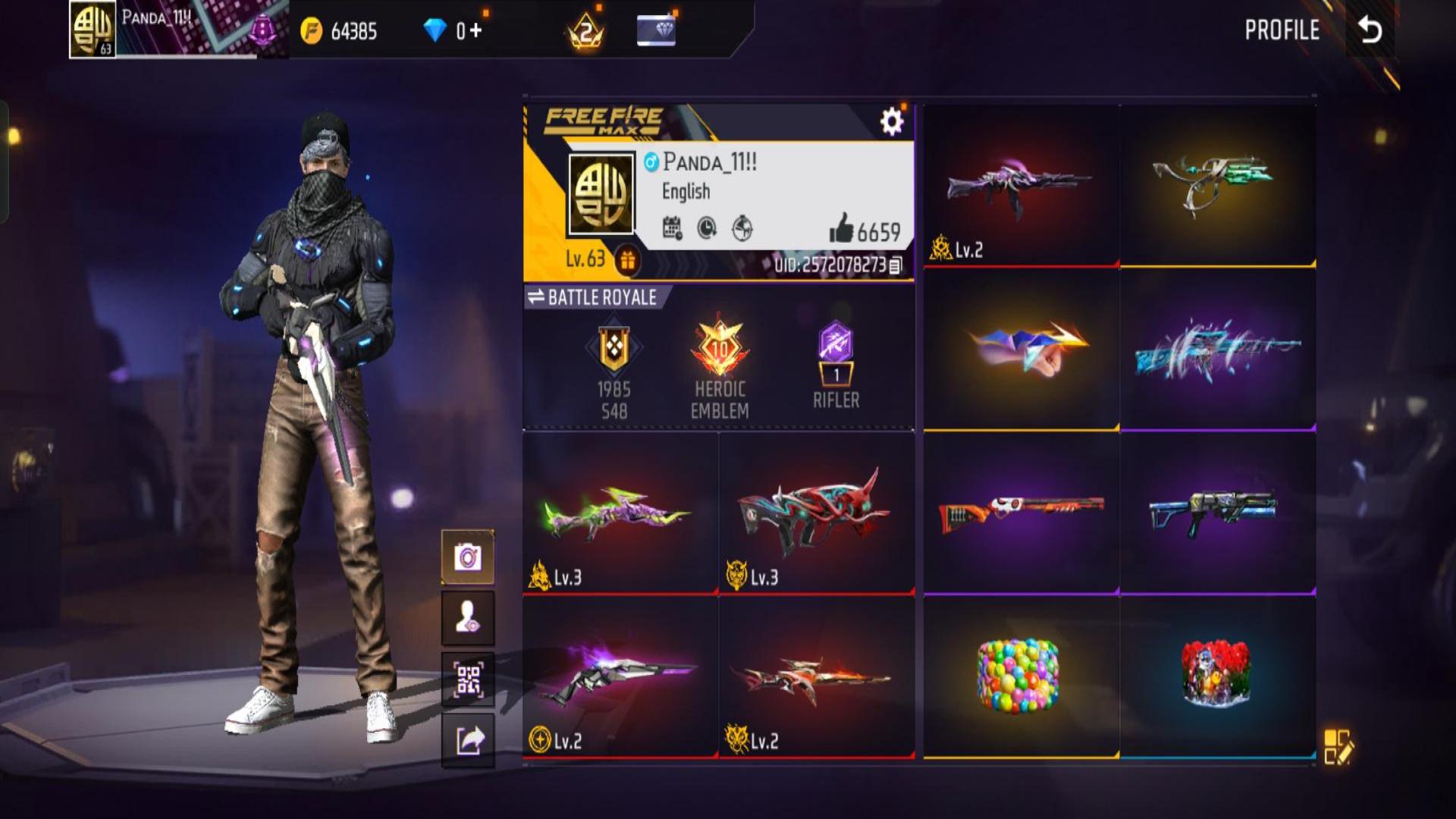Screen dimensions: 1456x819
Task: Select the orange shotgun skin tile
Action: 1021,512
